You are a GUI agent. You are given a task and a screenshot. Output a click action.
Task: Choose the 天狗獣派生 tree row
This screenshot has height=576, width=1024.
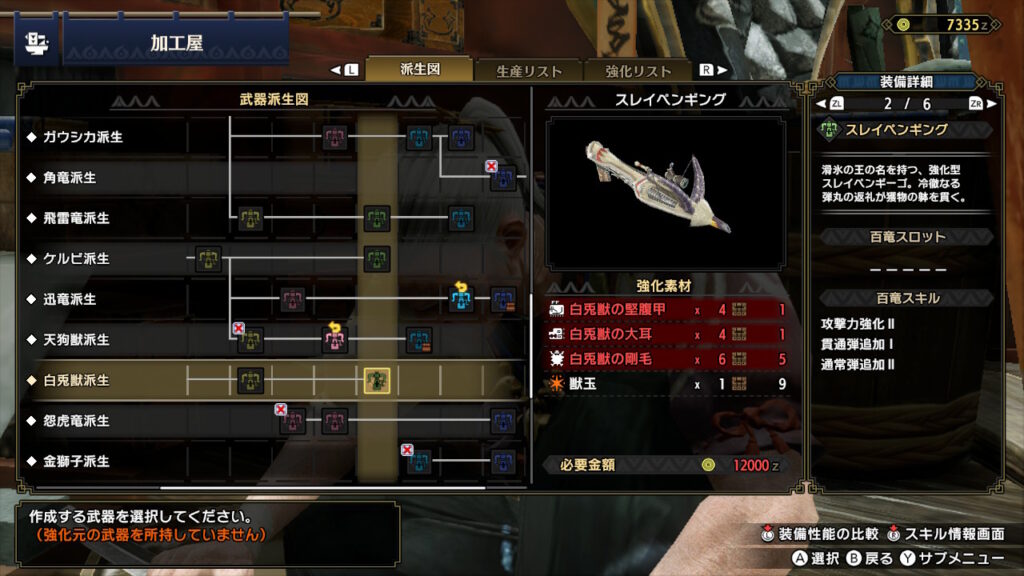pyautogui.click(x=76, y=340)
